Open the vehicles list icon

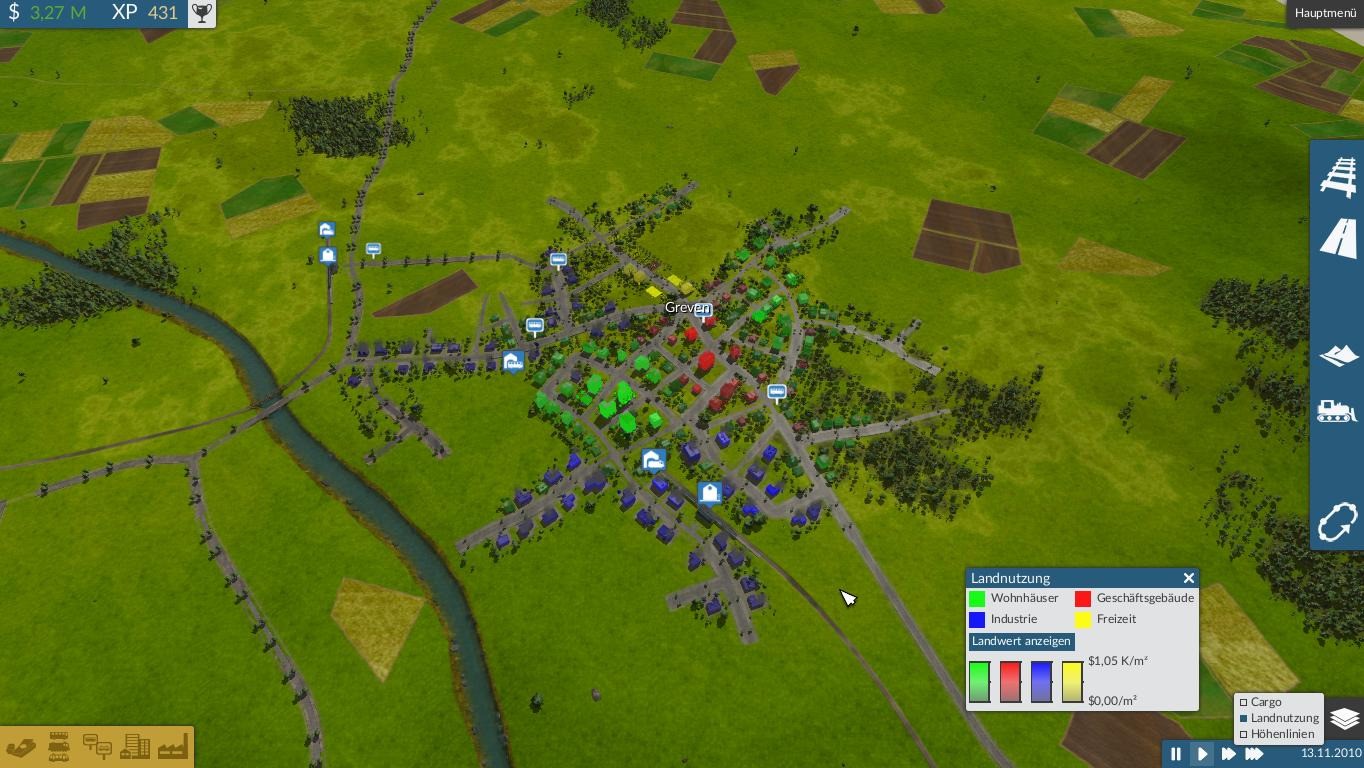pyautogui.click(x=59, y=747)
